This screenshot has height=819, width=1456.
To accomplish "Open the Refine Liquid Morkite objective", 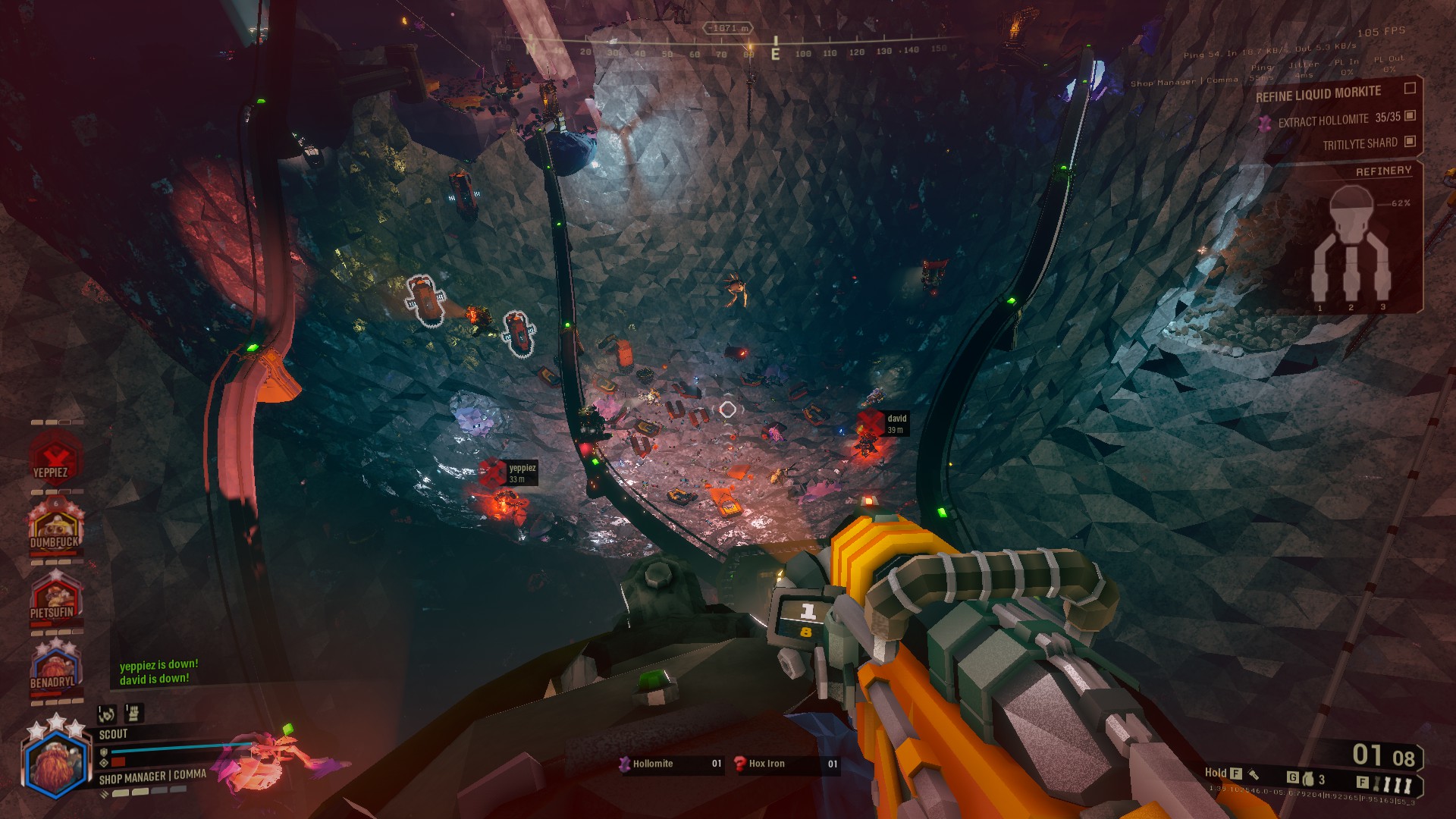I will pos(1318,94).
